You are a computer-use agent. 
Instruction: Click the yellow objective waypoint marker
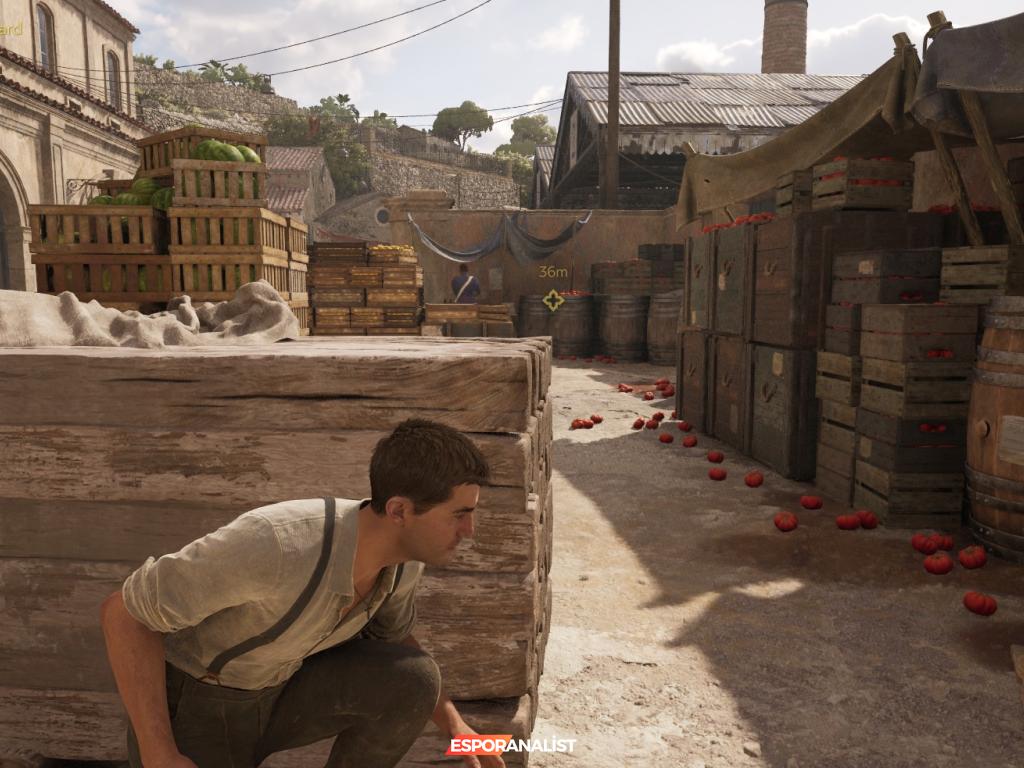click(x=553, y=299)
